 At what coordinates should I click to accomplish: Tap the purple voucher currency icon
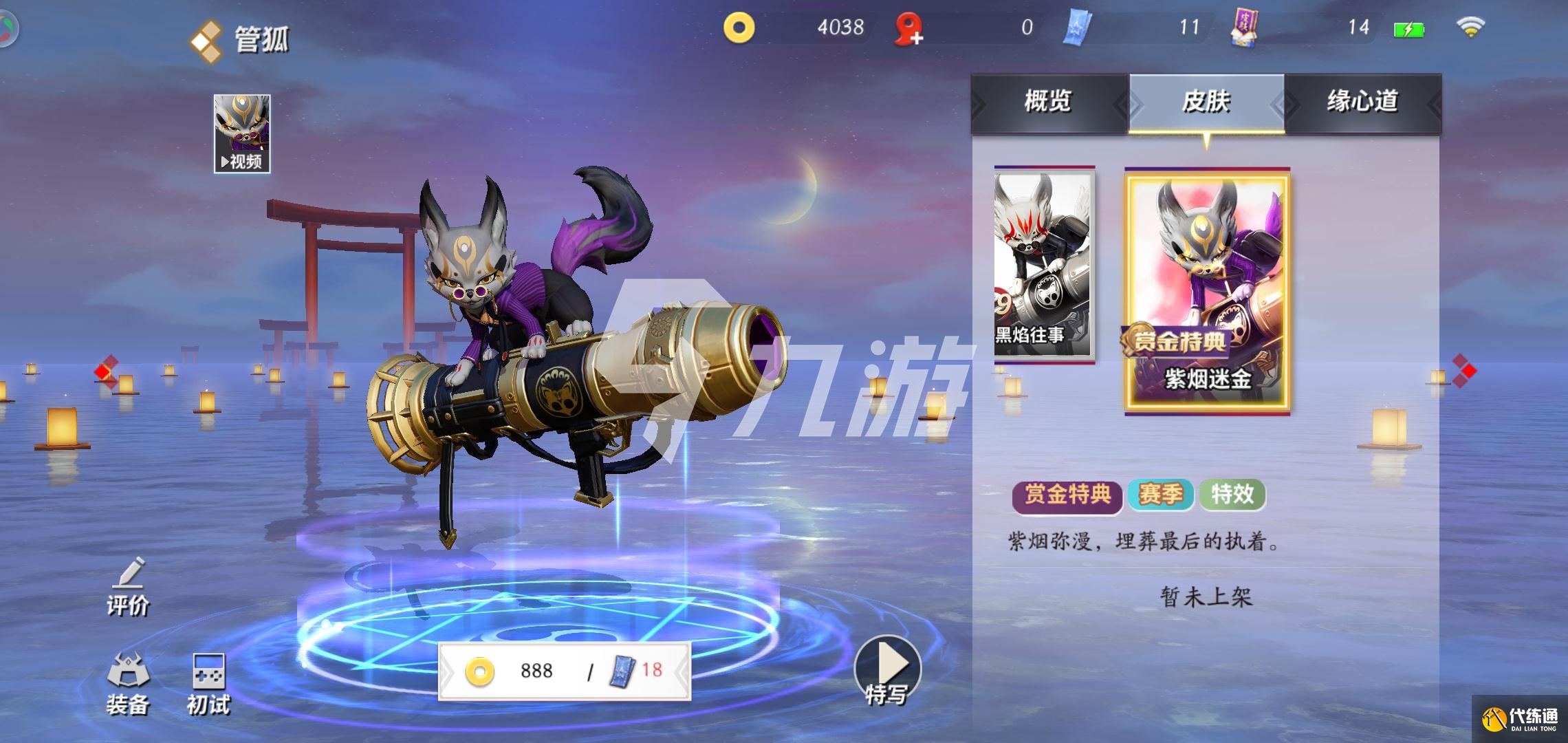pyautogui.click(x=1245, y=29)
